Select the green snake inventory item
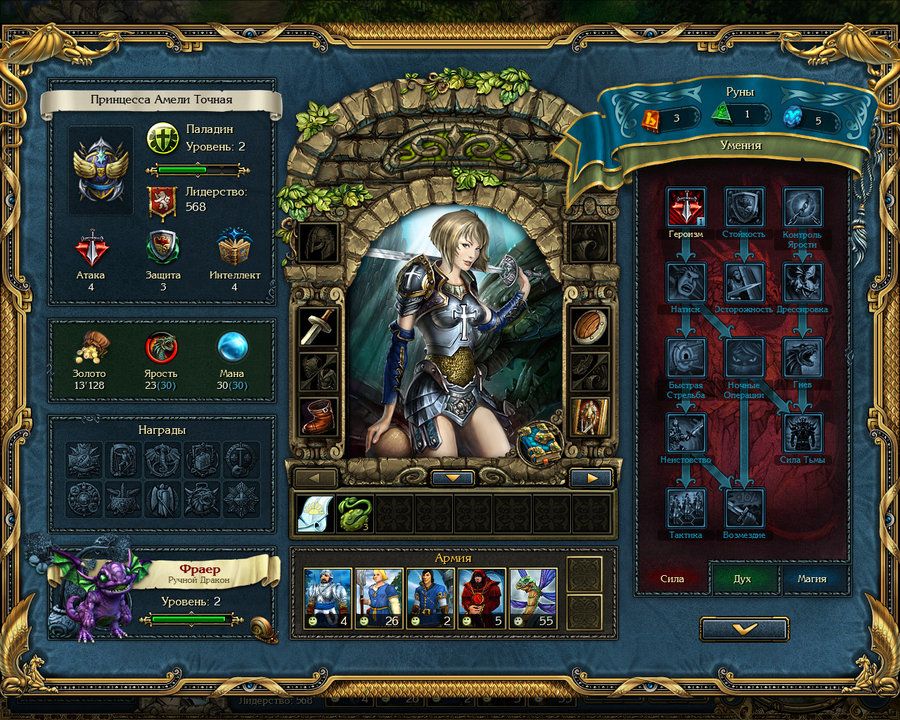This screenshot has height=720, width=900. coord(353,513)
